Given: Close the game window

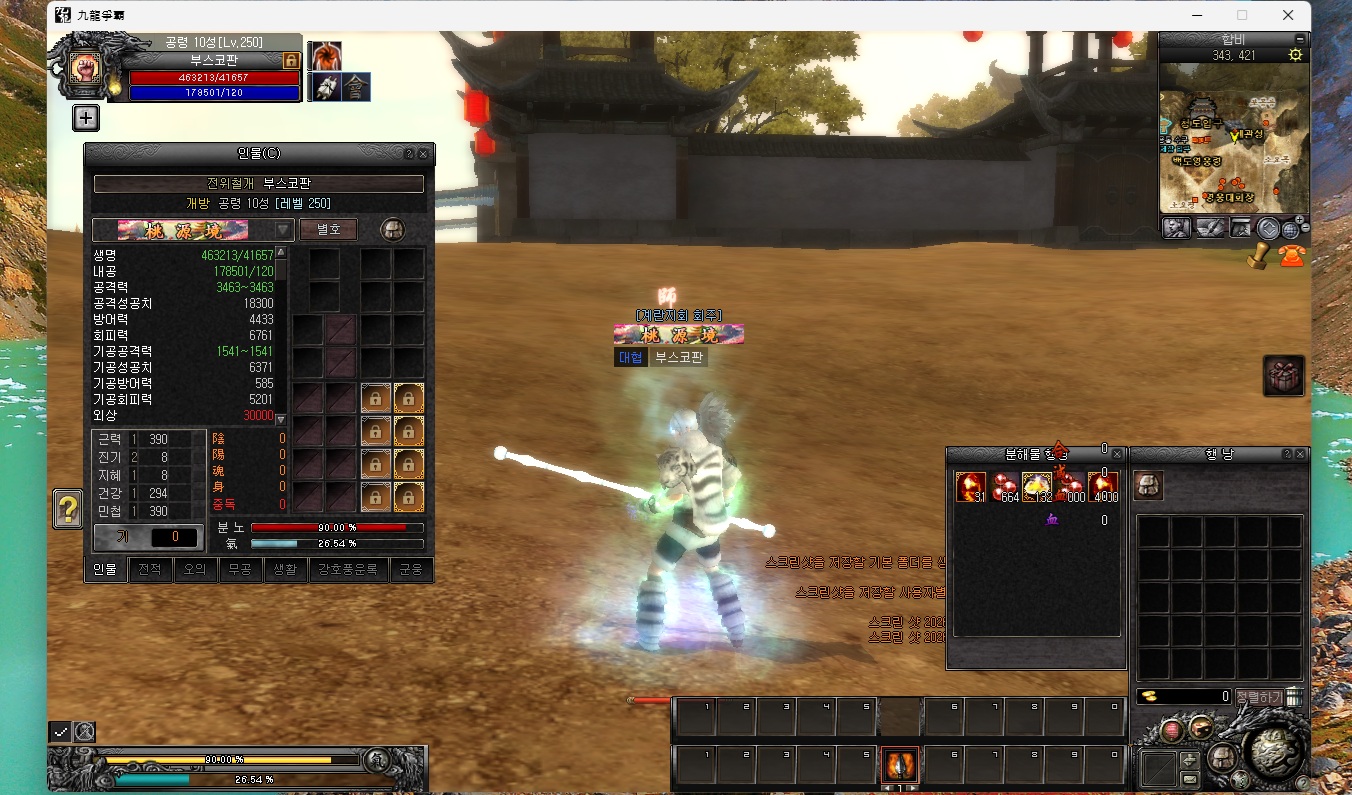Looking at the screenshot, I should (x=1289, y=15).
